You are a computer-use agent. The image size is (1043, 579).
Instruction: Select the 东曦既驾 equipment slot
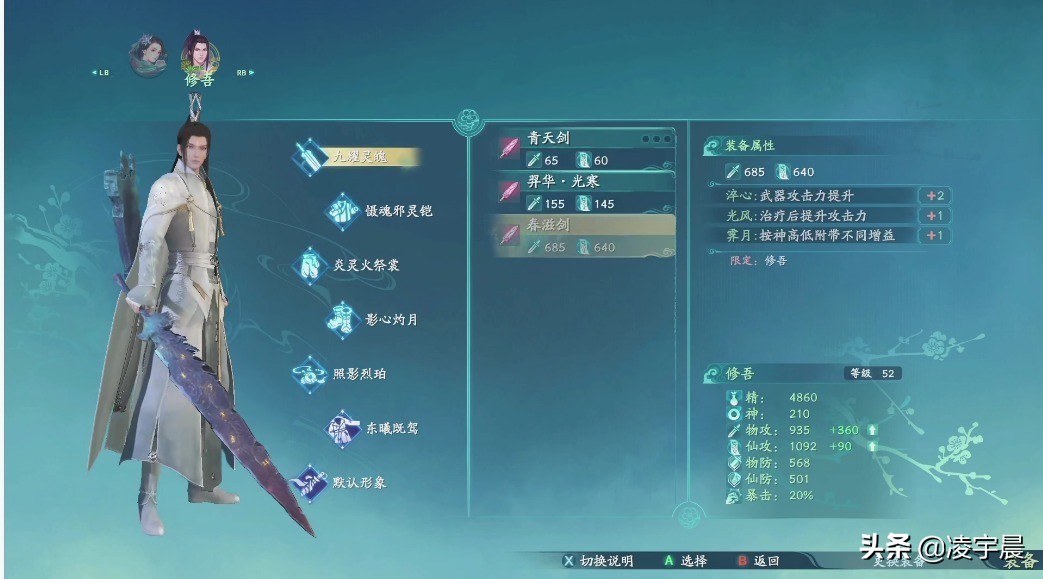[384, 428]
